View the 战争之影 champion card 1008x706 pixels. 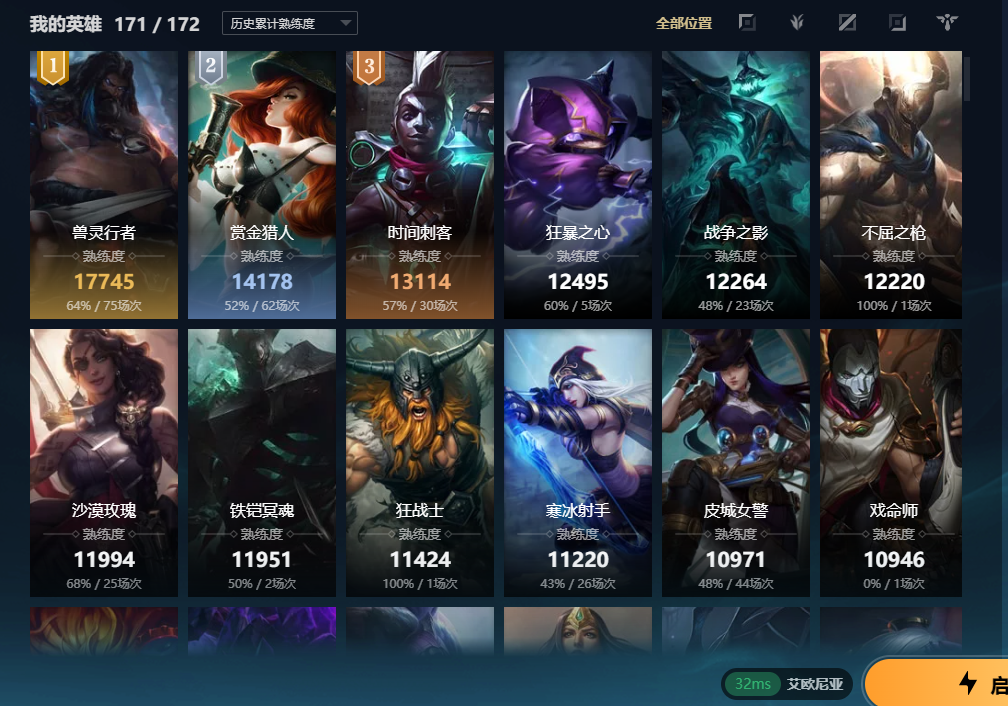736,185
